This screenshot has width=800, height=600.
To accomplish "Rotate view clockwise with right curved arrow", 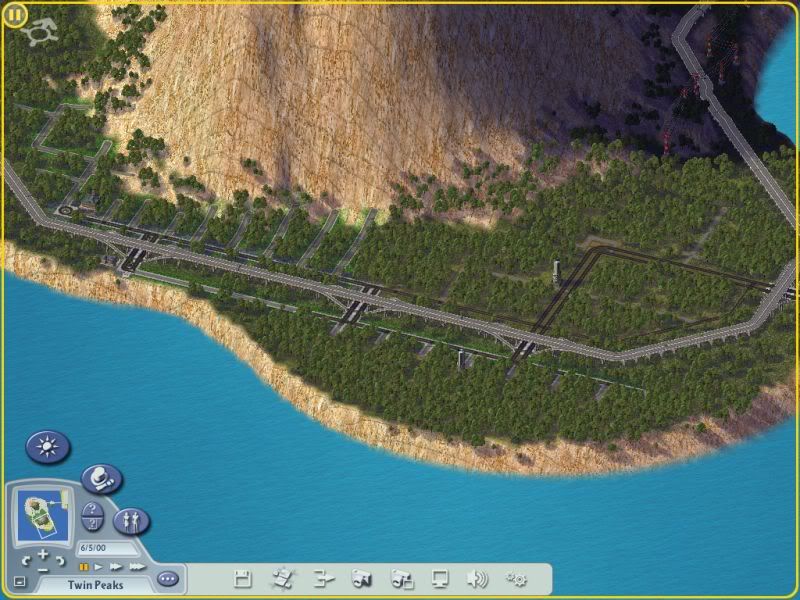I will (63, 561).
